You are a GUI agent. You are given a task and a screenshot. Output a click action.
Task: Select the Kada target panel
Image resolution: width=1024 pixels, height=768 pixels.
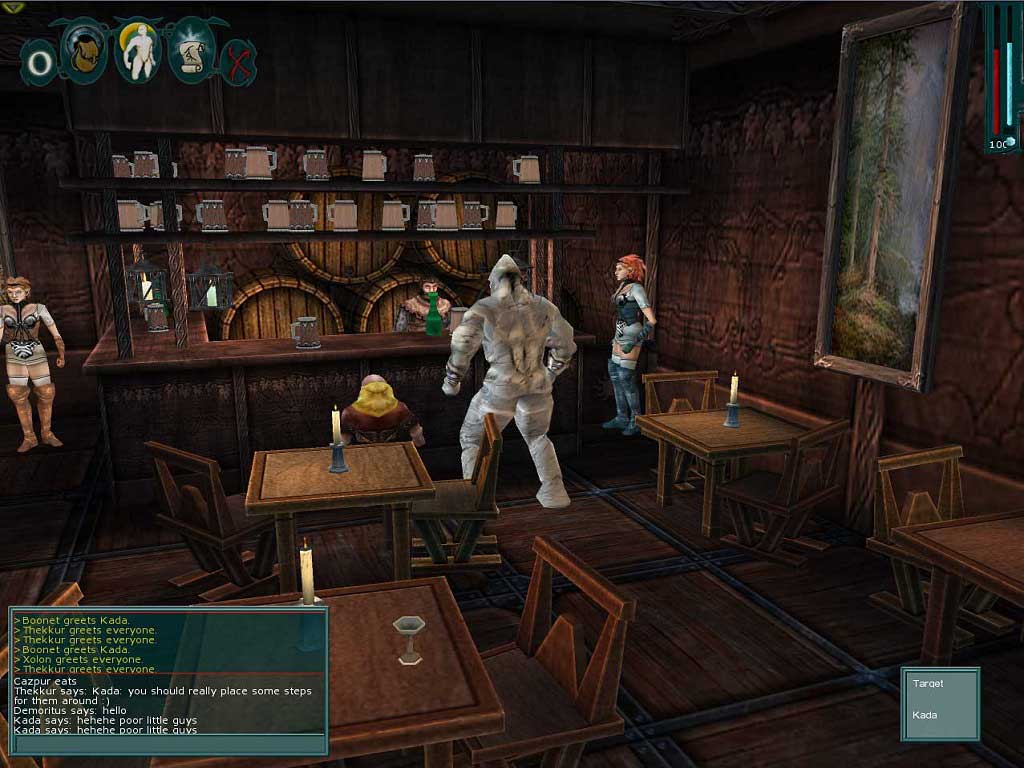point(940,703)
